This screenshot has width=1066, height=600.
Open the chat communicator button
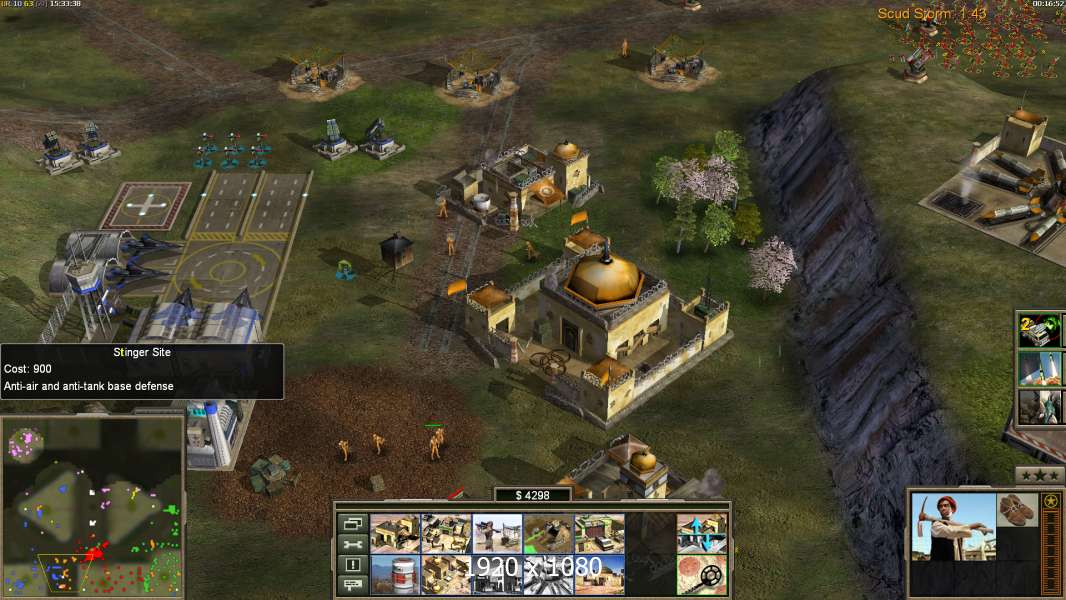pyautogui.click(x=351, y=585)
